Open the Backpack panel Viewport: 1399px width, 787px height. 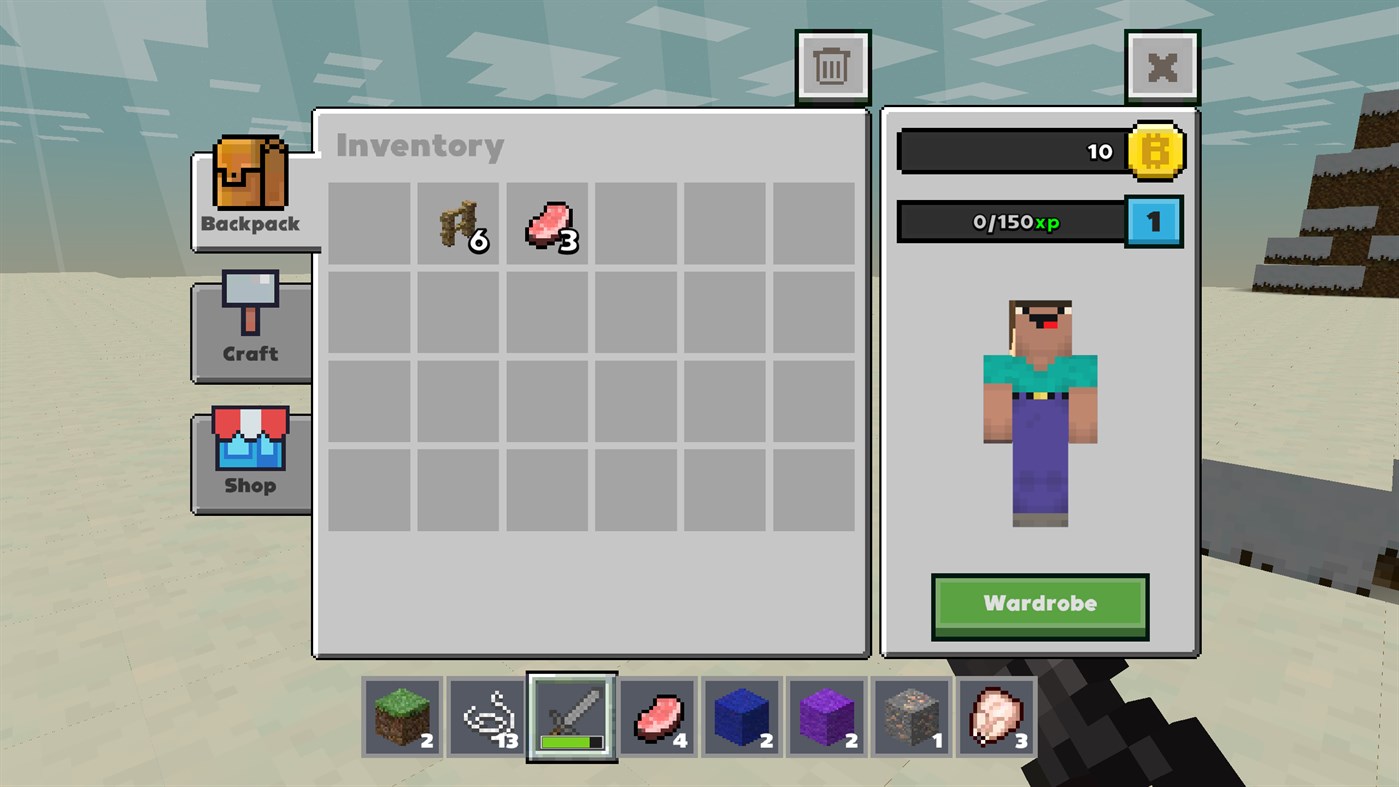coord(249,190)
